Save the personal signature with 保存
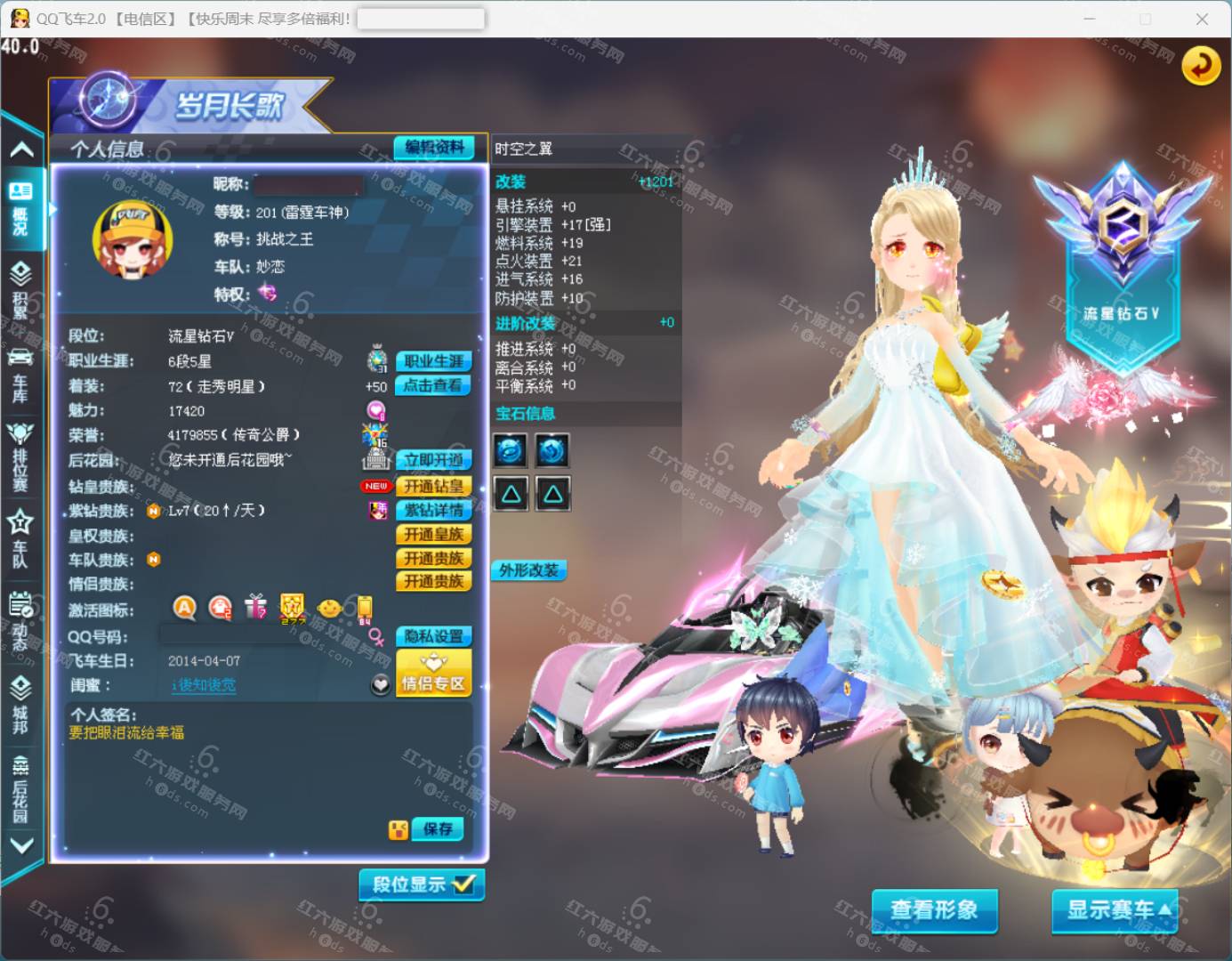 [x=438, y=829]
